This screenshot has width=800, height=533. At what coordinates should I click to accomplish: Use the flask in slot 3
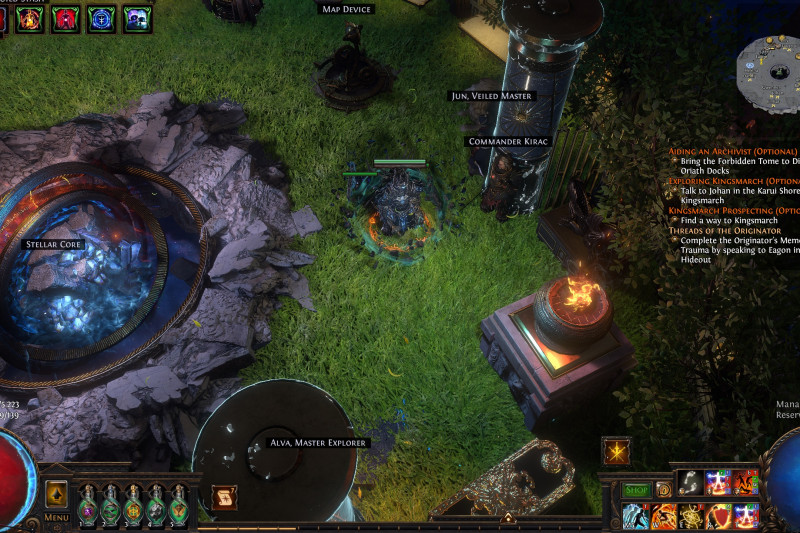point(132,504)
